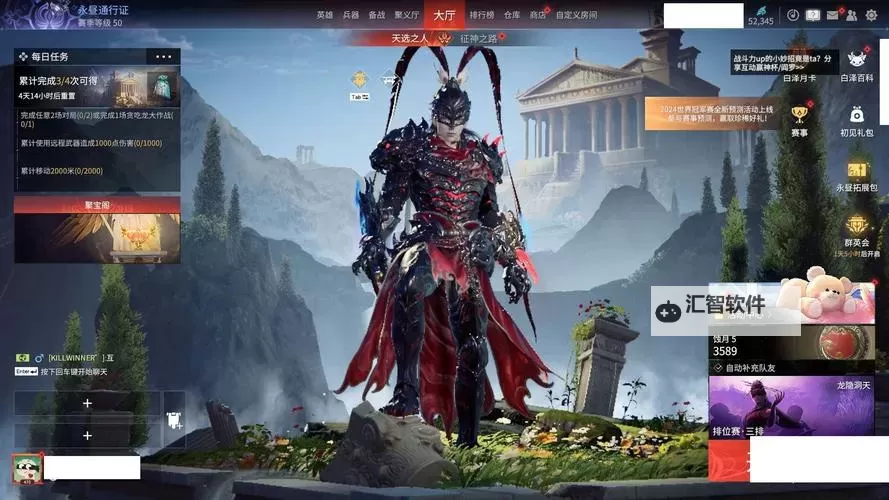889x500 pixels.
Task: Open the 永昼拓展包 expansion pack
Action: tap(856, 175)
